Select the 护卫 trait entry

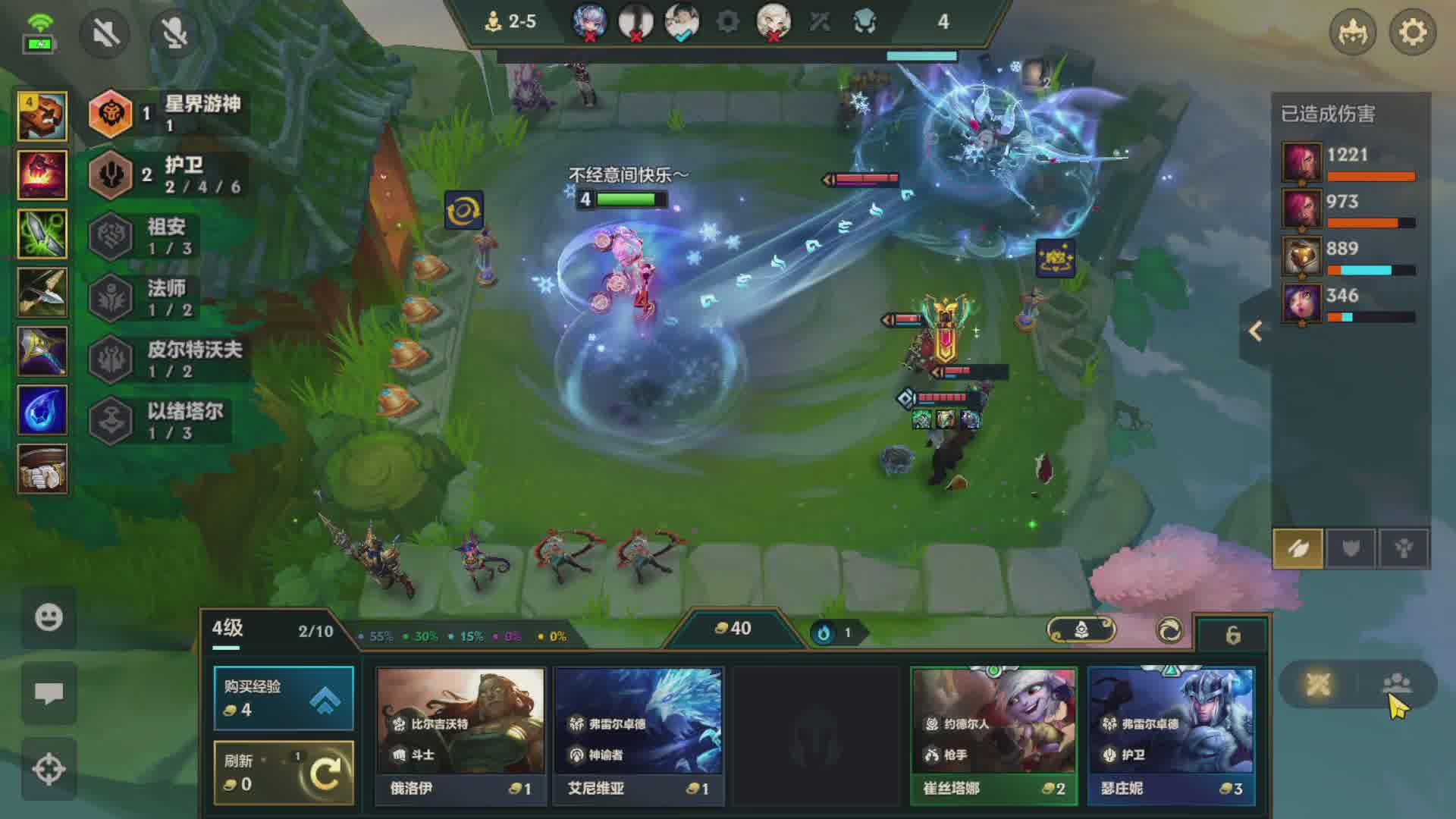coord(167,175)
